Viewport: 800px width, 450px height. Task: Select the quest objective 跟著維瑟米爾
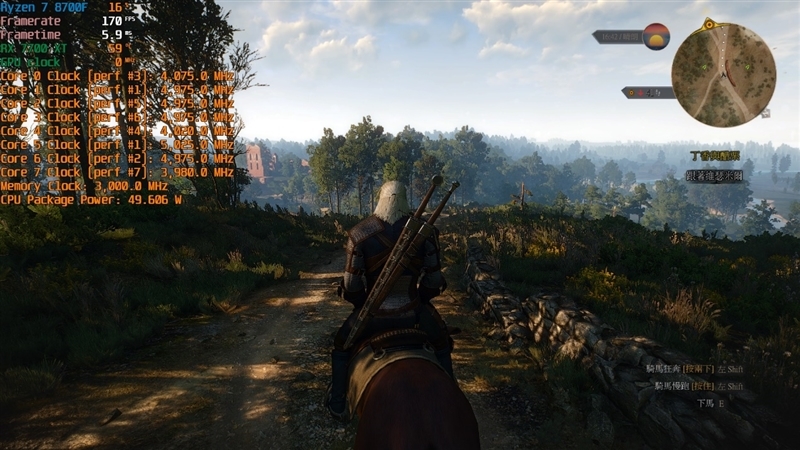tap(714, 175)
